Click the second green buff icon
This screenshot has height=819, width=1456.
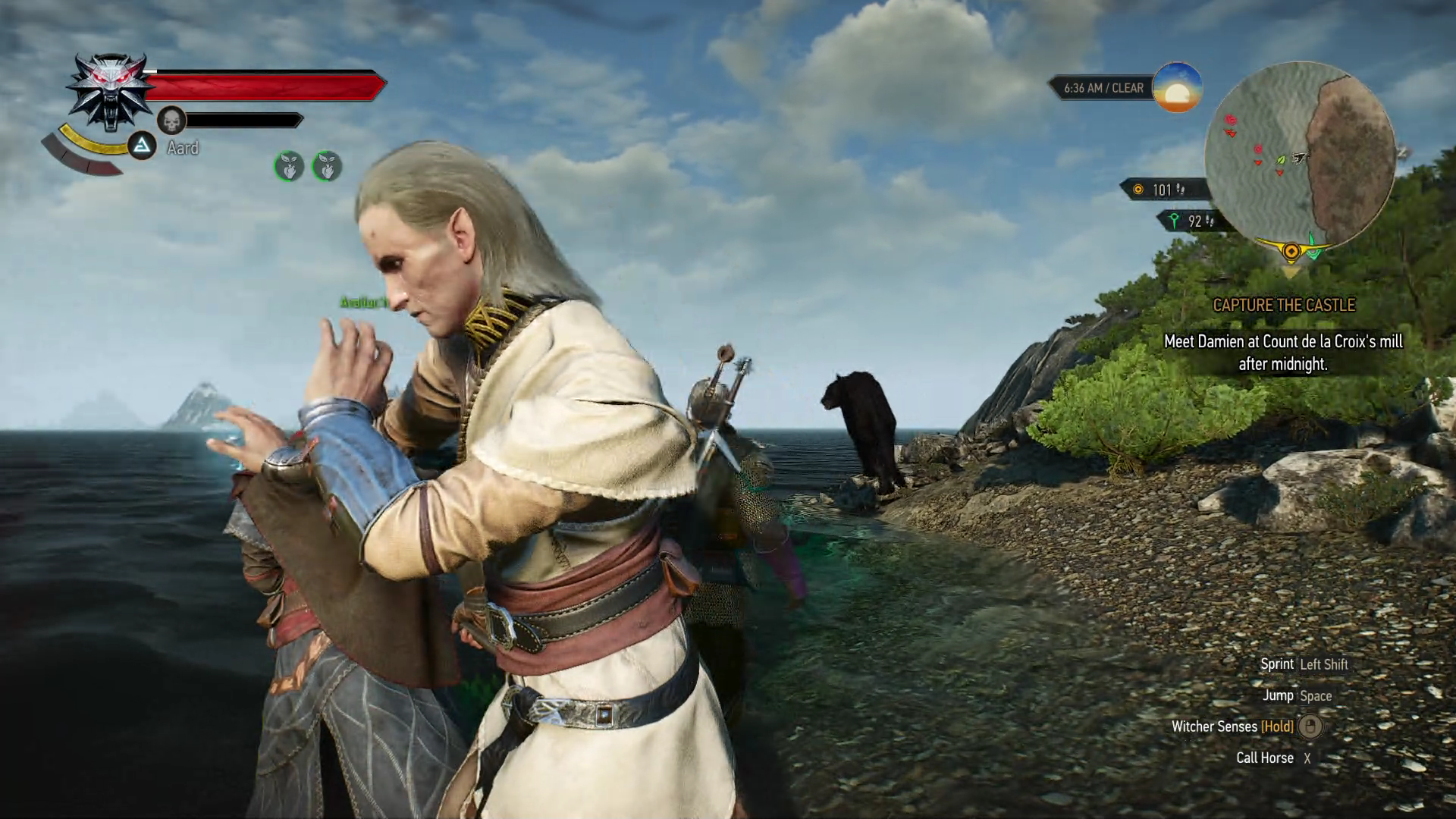click(x=327, y=166)
